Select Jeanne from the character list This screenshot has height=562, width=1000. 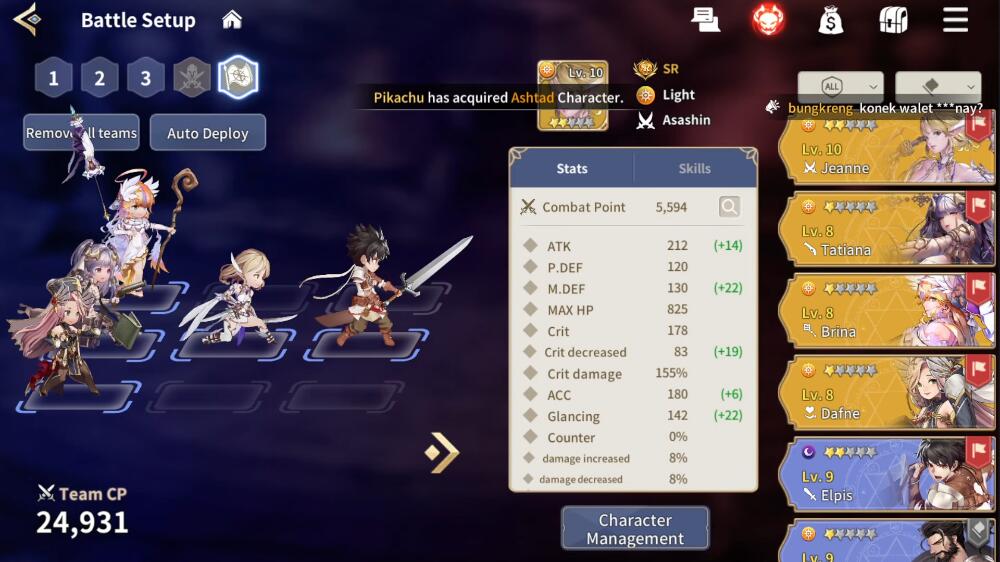[886, 149]
